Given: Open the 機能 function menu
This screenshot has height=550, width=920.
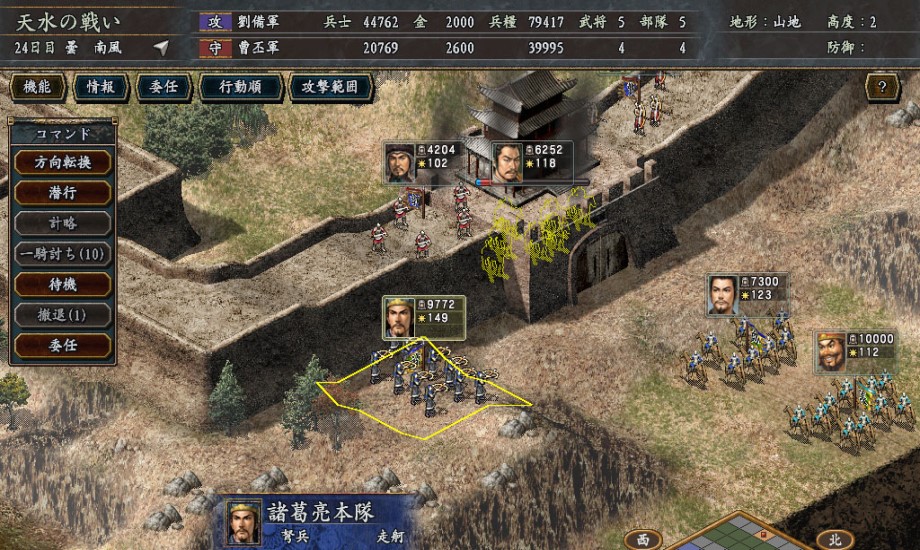Looking at the screenshot, I should click(41, 88).
